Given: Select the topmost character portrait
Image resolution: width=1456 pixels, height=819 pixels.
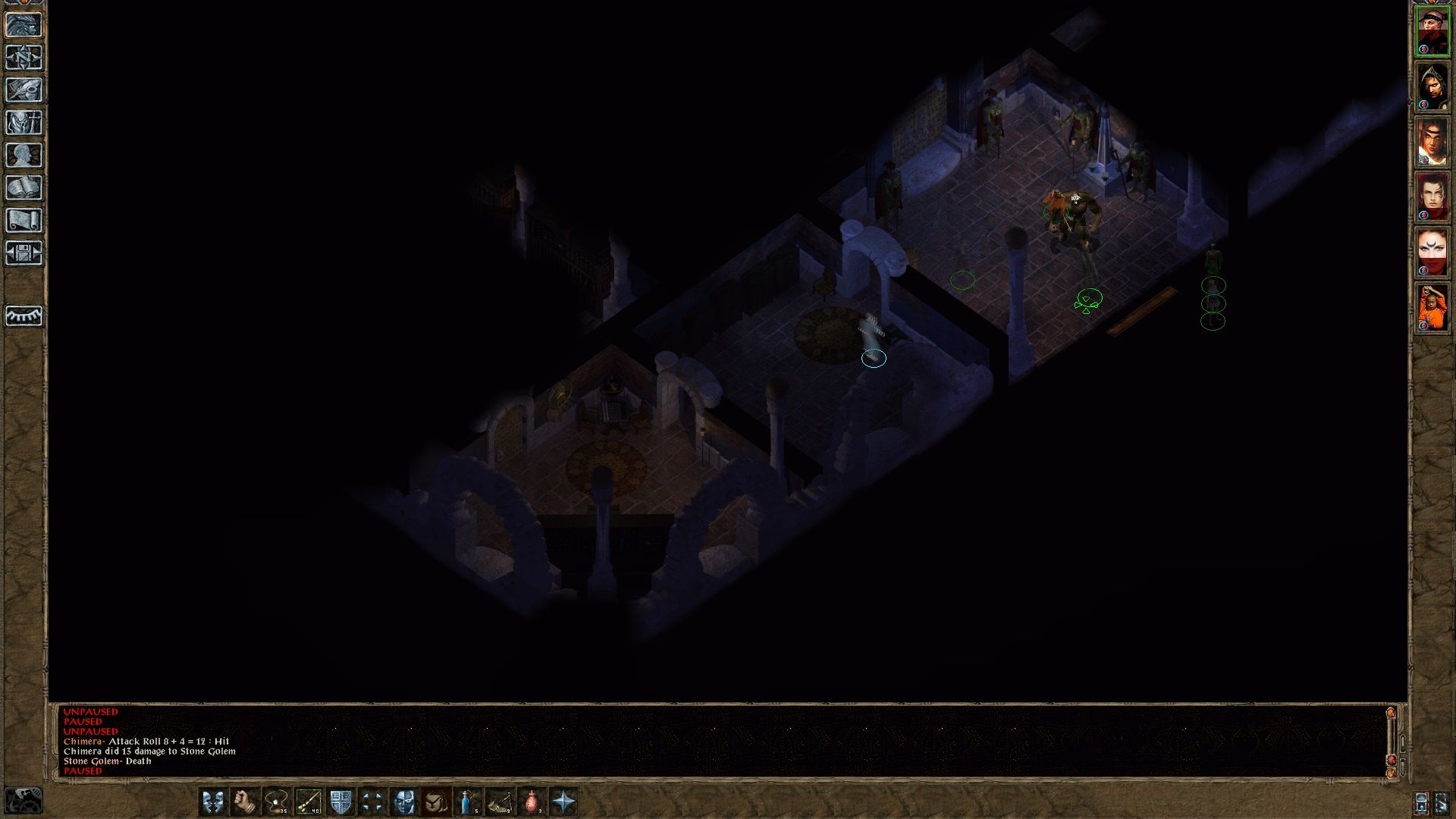Looking at the screenshot, I should [x=1434, y=30].
